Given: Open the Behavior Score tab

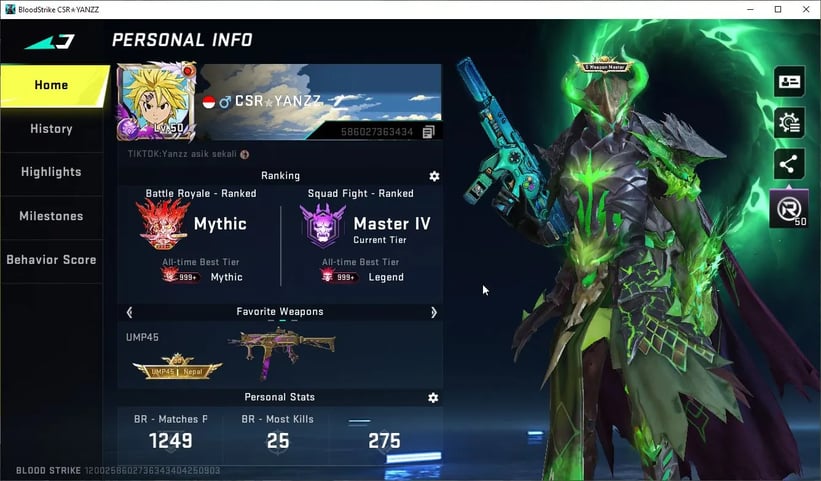Looking at the screenshot, I should (x=51, y=260).
